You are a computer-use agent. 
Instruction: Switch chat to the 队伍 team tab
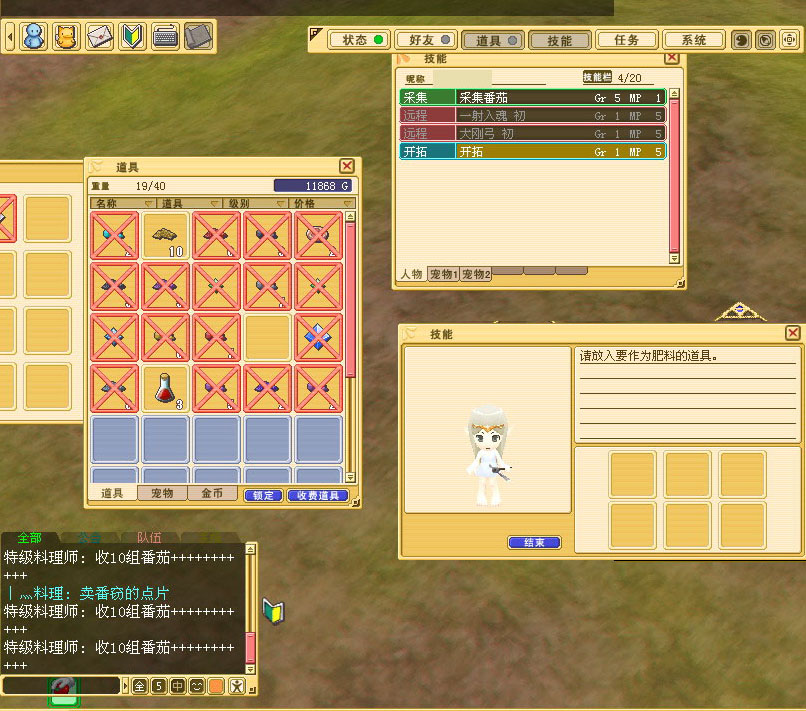tap(149, 537)
